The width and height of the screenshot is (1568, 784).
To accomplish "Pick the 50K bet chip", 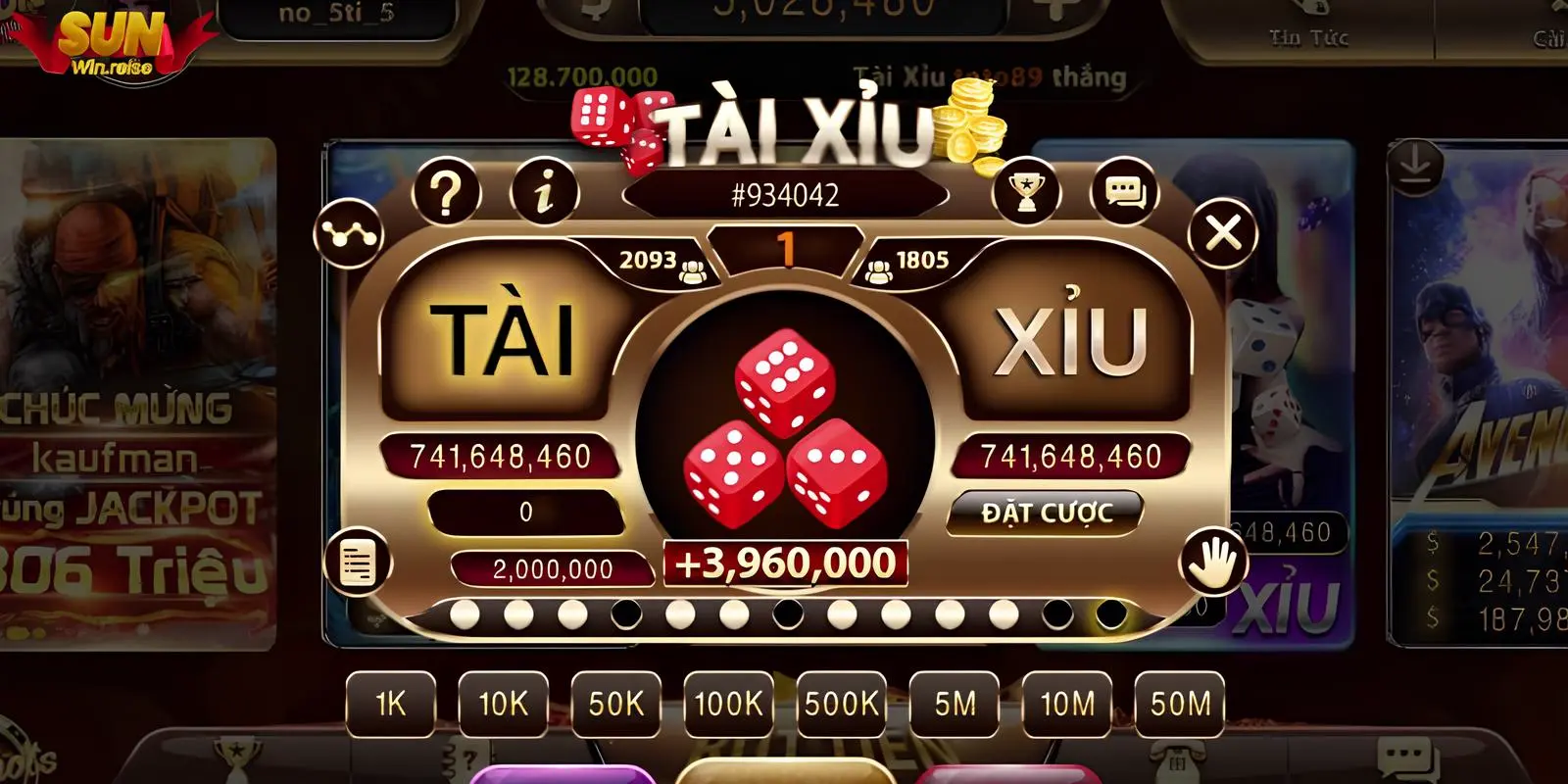I will coord(616,704).
